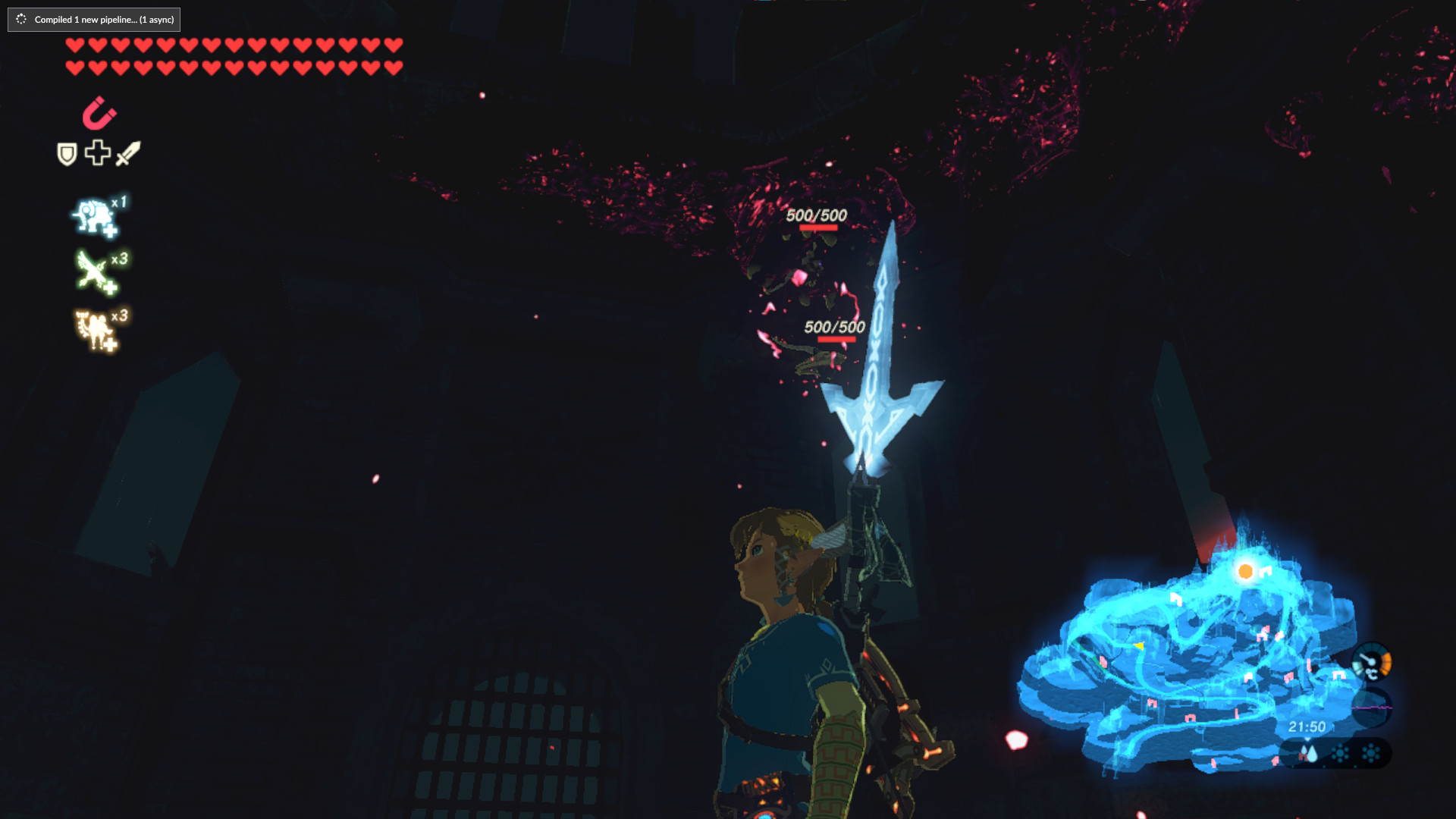Click the leftmost snowflake forecast icon
1456x819 pixels.
pos(1340,755)
